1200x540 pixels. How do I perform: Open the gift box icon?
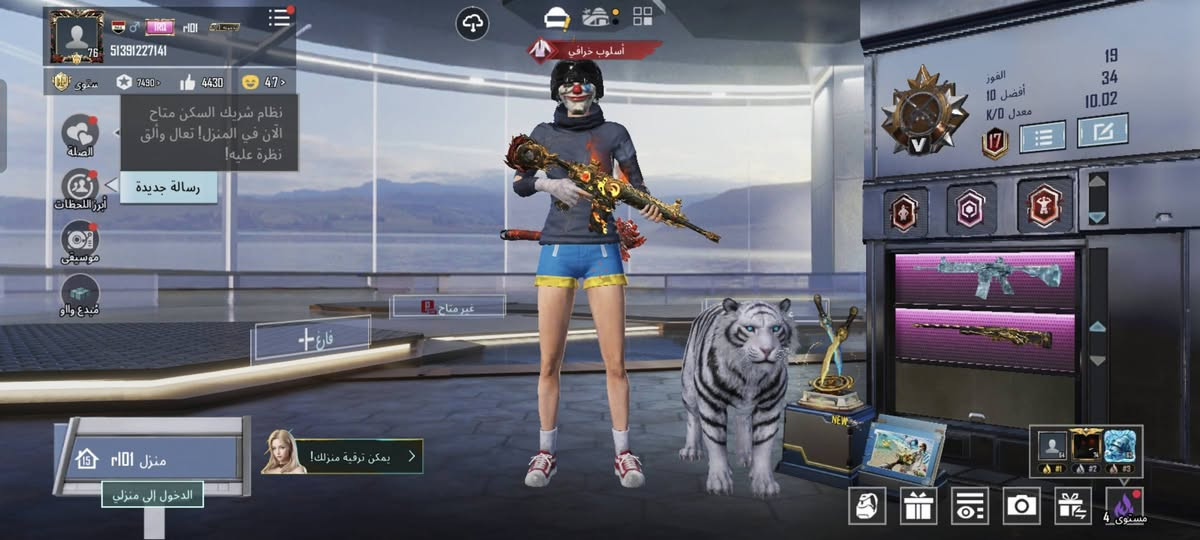coord(918,506)
